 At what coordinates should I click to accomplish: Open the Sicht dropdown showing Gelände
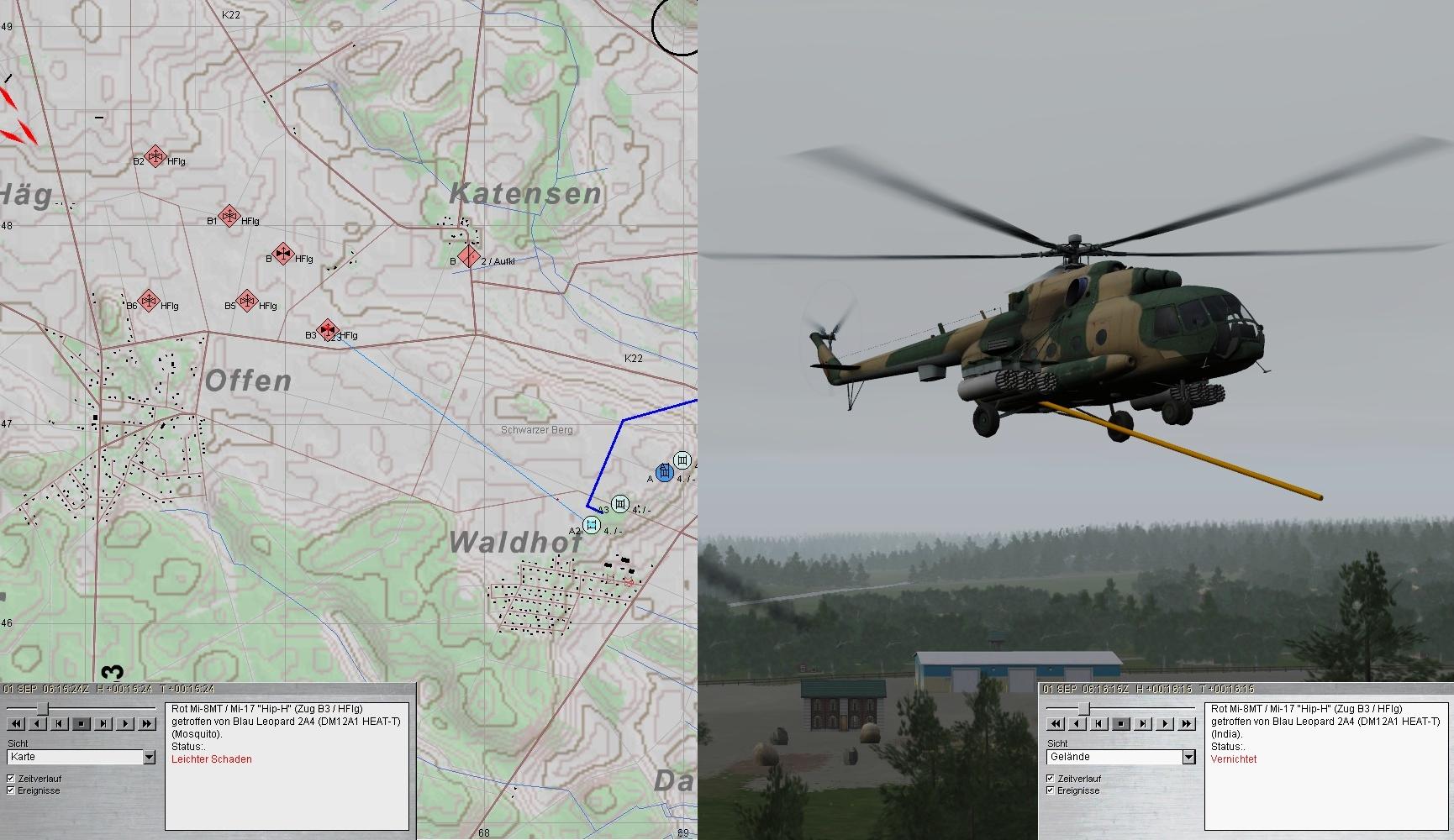(x=1188, y=758)
